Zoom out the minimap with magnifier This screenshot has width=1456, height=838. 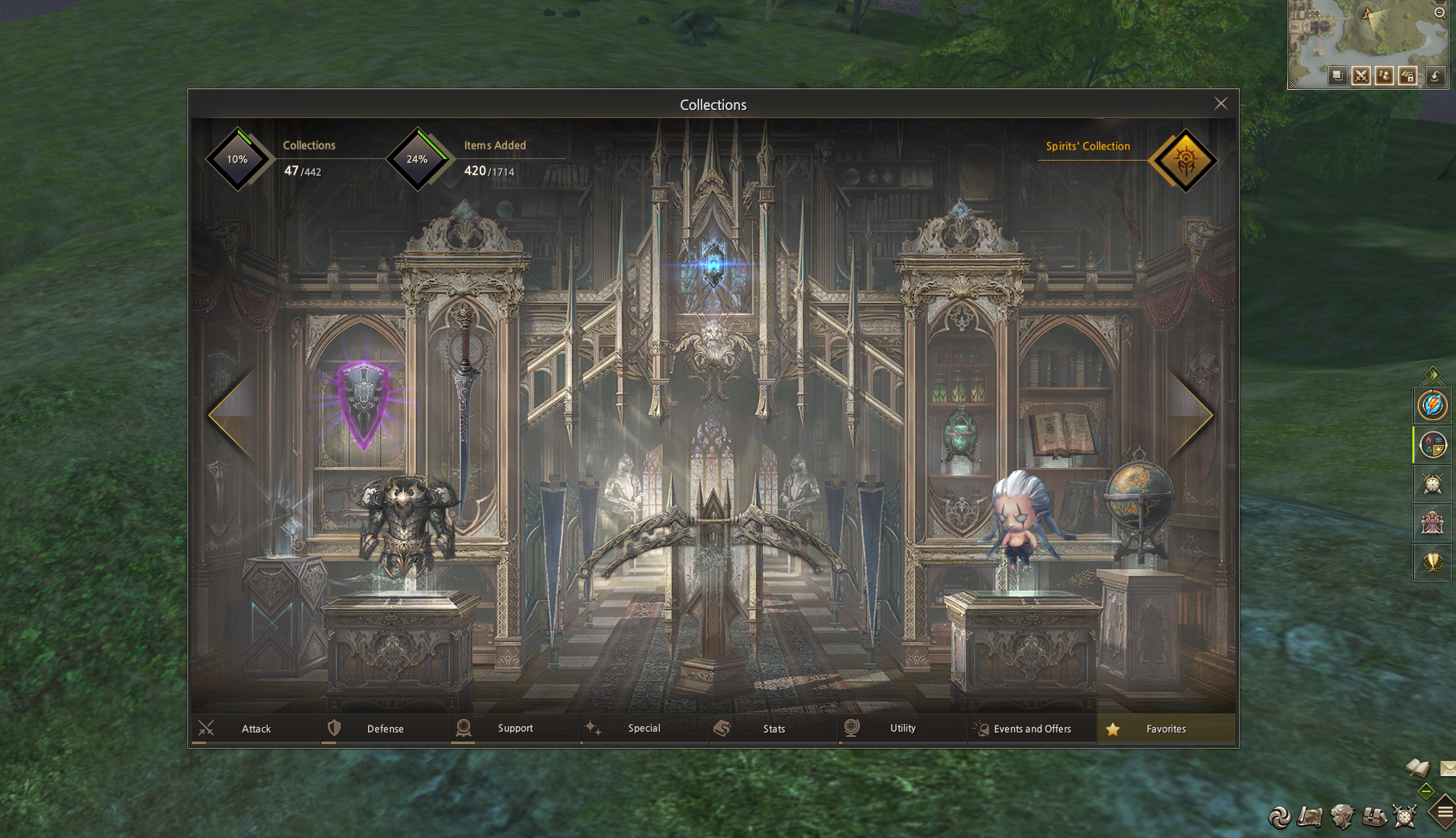[x=1440, y=12]
